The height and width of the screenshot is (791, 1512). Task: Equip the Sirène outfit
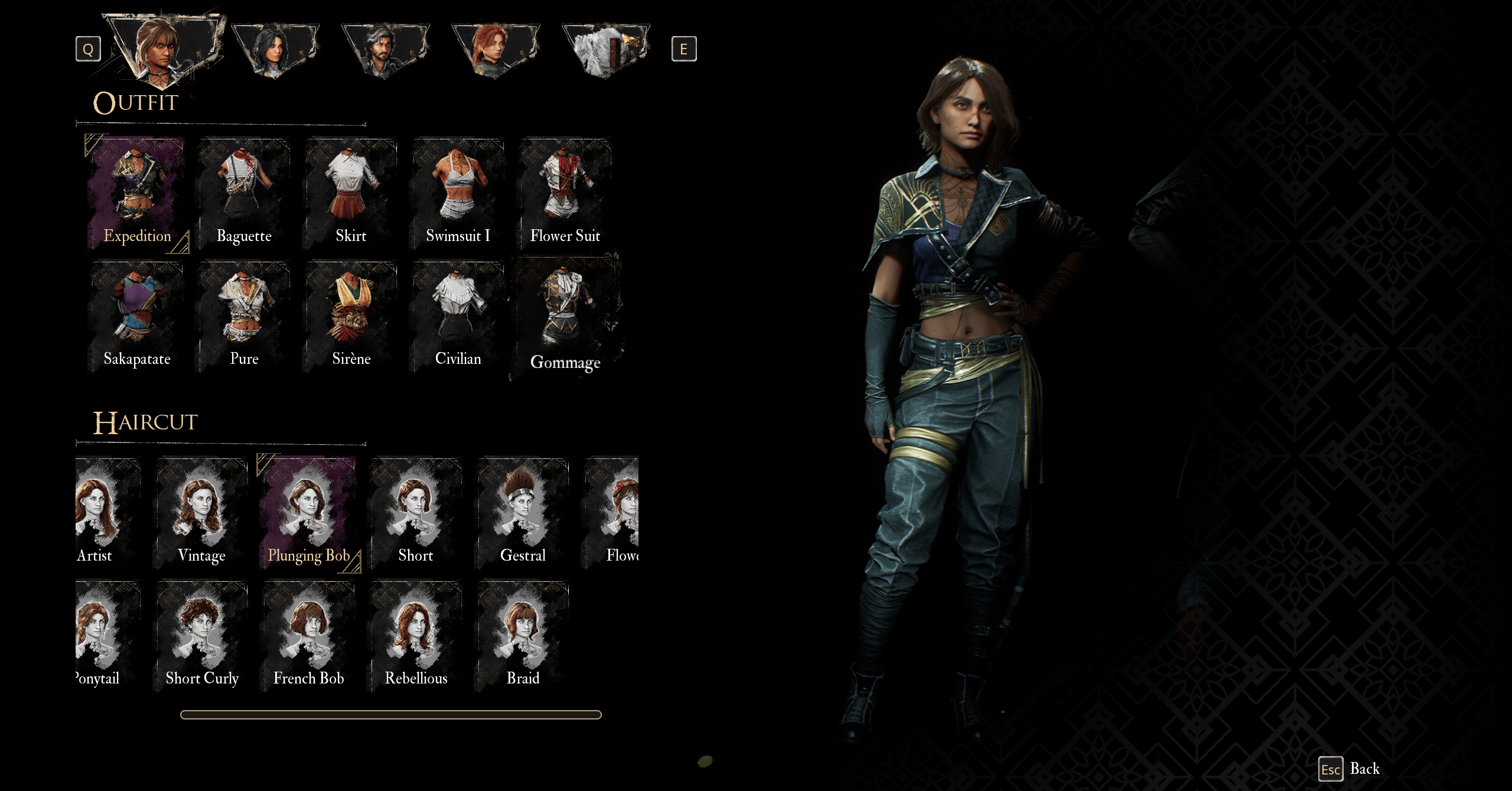[351, 316]
